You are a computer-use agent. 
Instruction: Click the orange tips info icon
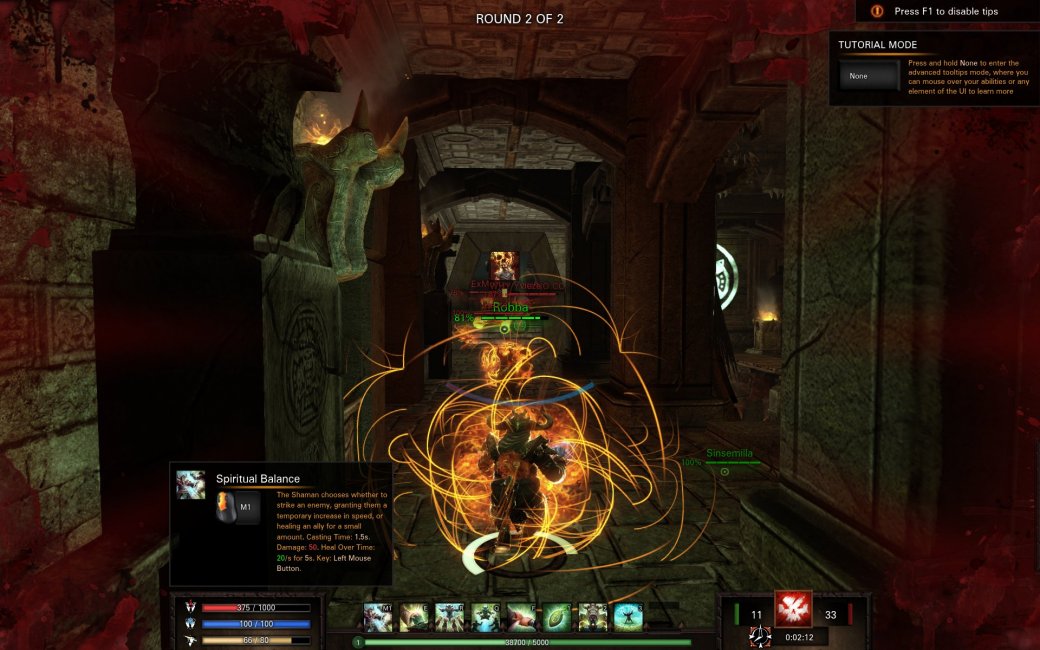click(877, 11)
